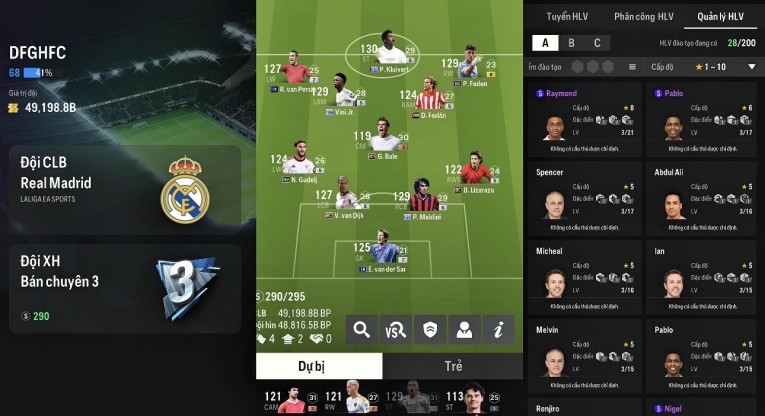
Task: Click the magnifying glass search button
Action: (361, 329)
